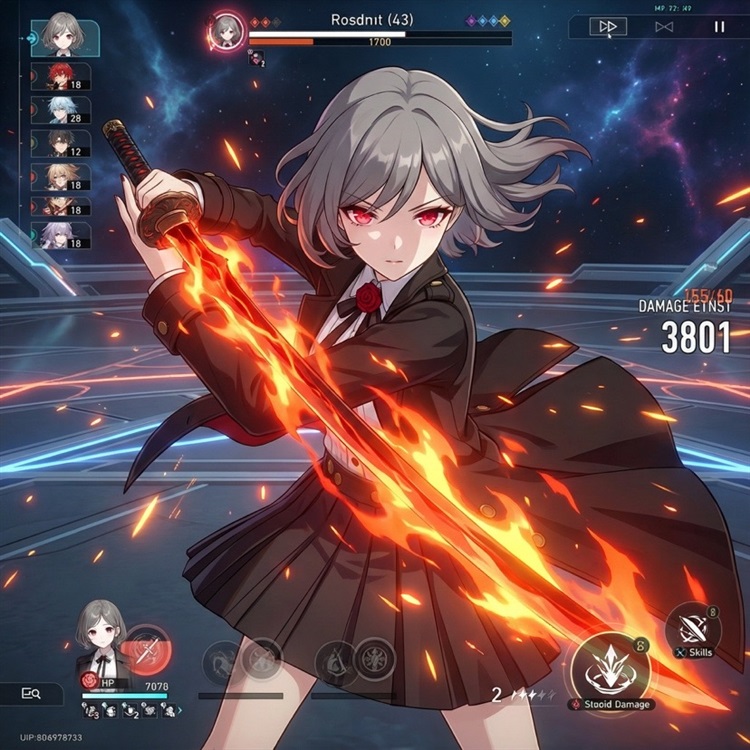750x750 pixels.
Task: Toggle the fast-forward battle speed button
Action: point(607,27)
